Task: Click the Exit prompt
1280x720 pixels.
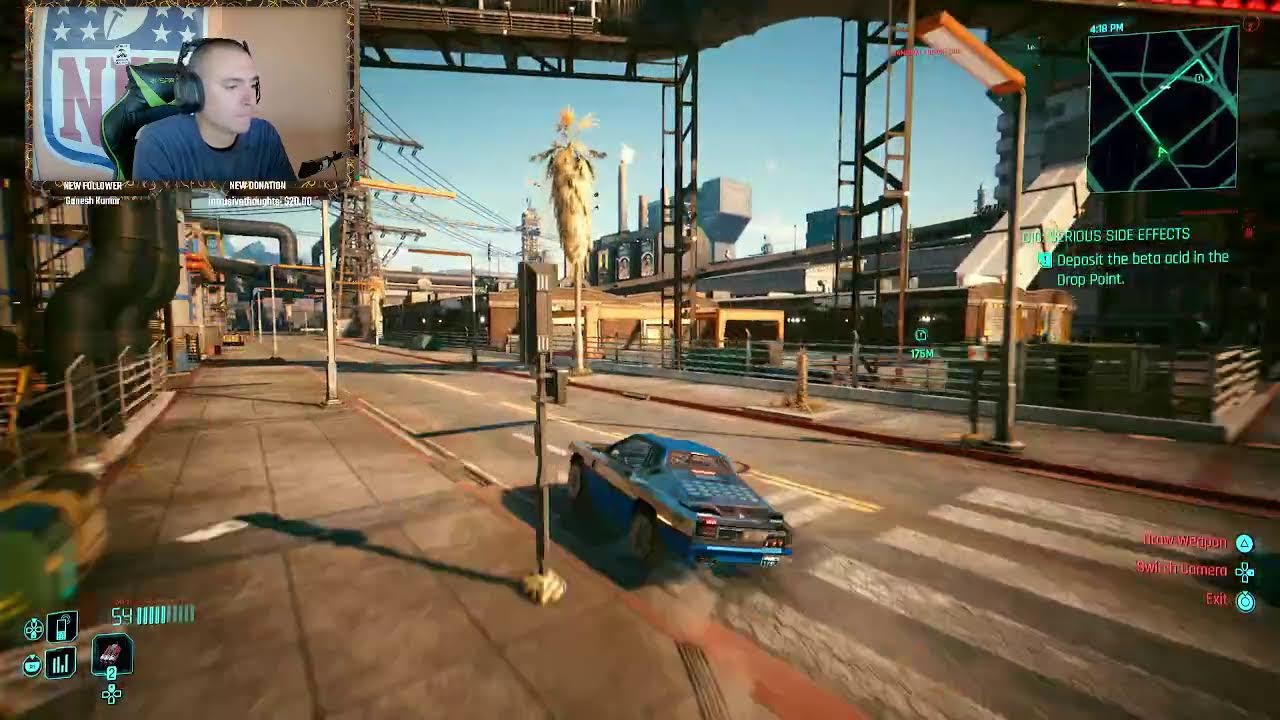Action: [x=1216, y=600]
